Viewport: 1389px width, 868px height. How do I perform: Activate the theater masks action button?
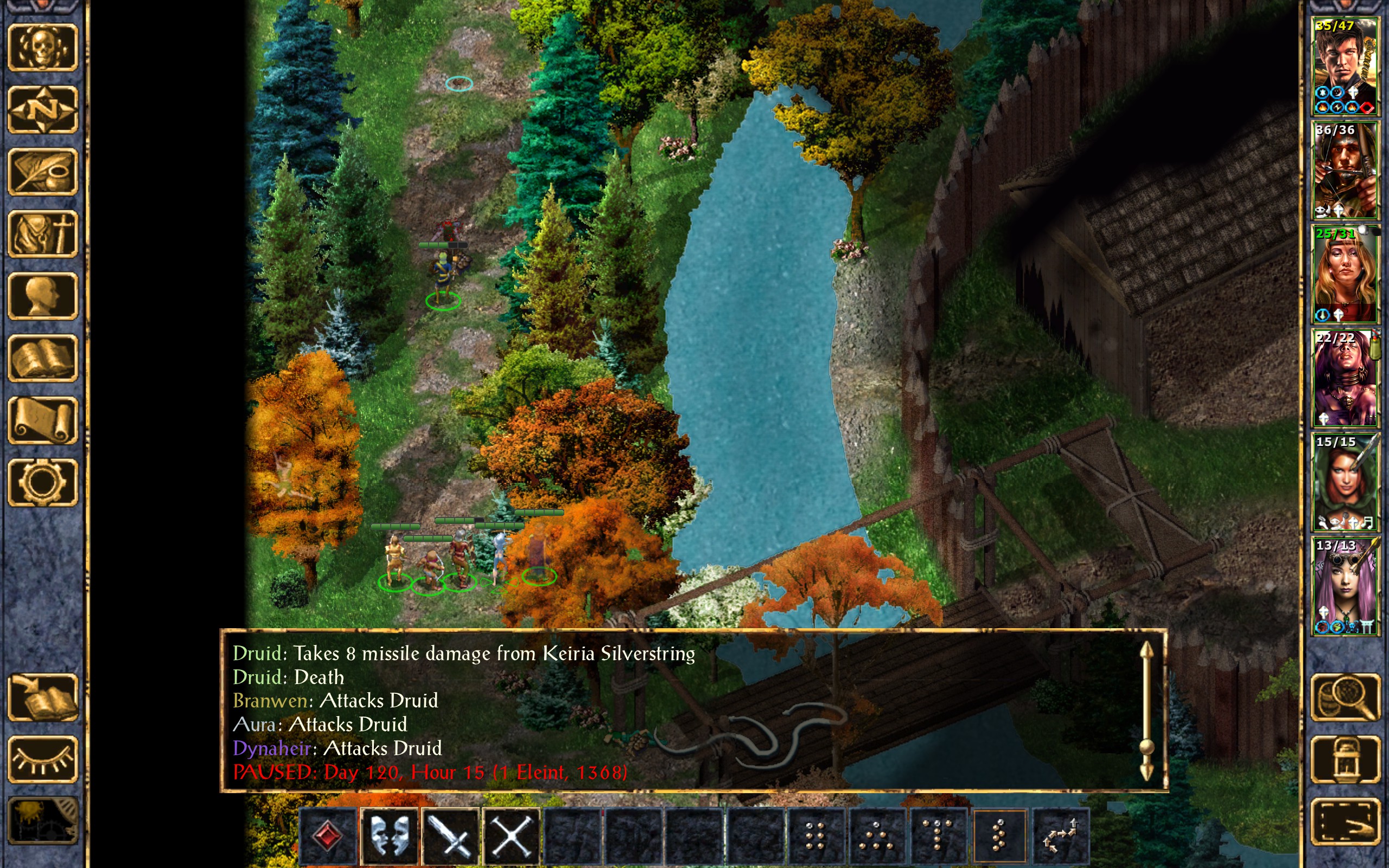pos(390,836)
